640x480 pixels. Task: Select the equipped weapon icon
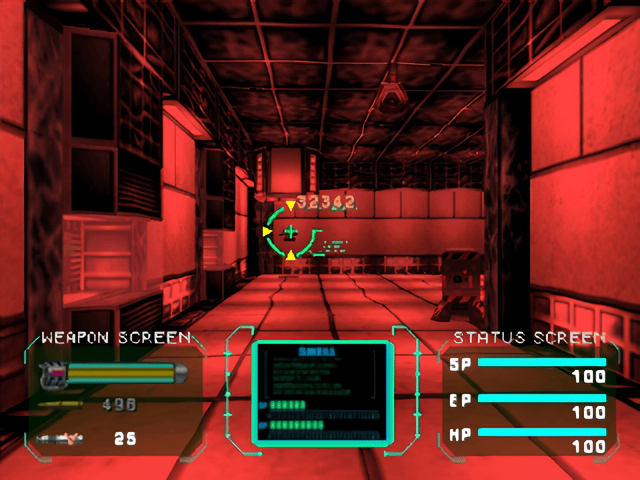pos(51,375)
